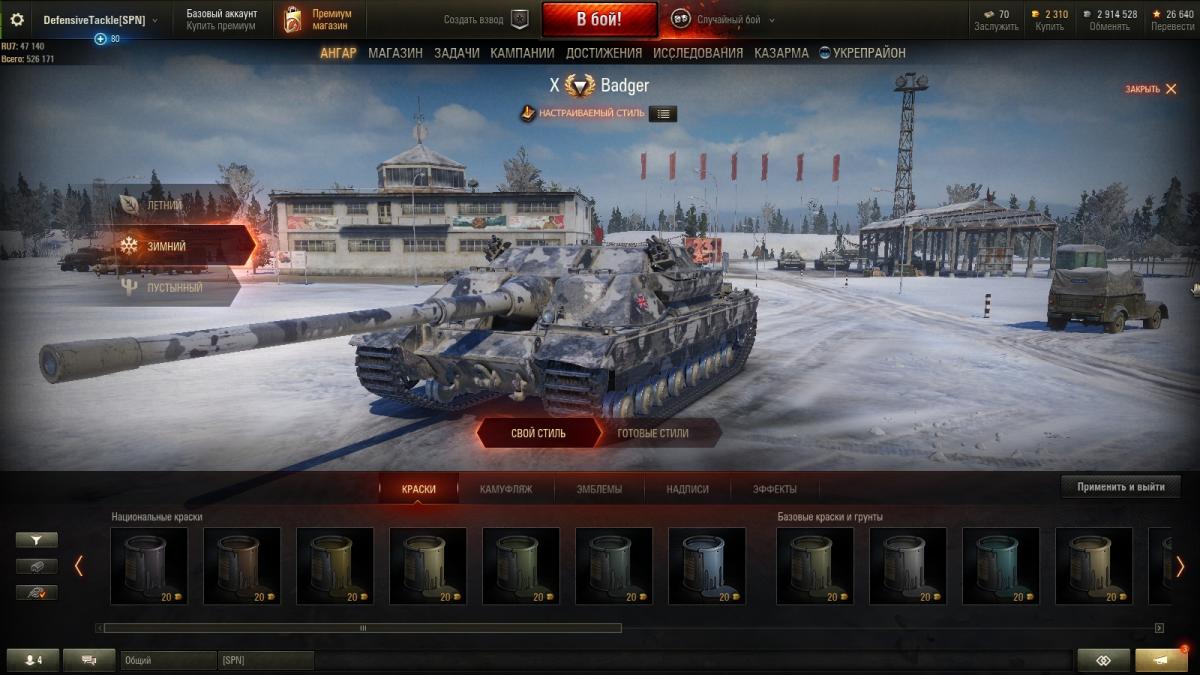Viewport: 1200px width, 675px height.
Task: Switch to the Казарма section
Action: pos(781,53)
